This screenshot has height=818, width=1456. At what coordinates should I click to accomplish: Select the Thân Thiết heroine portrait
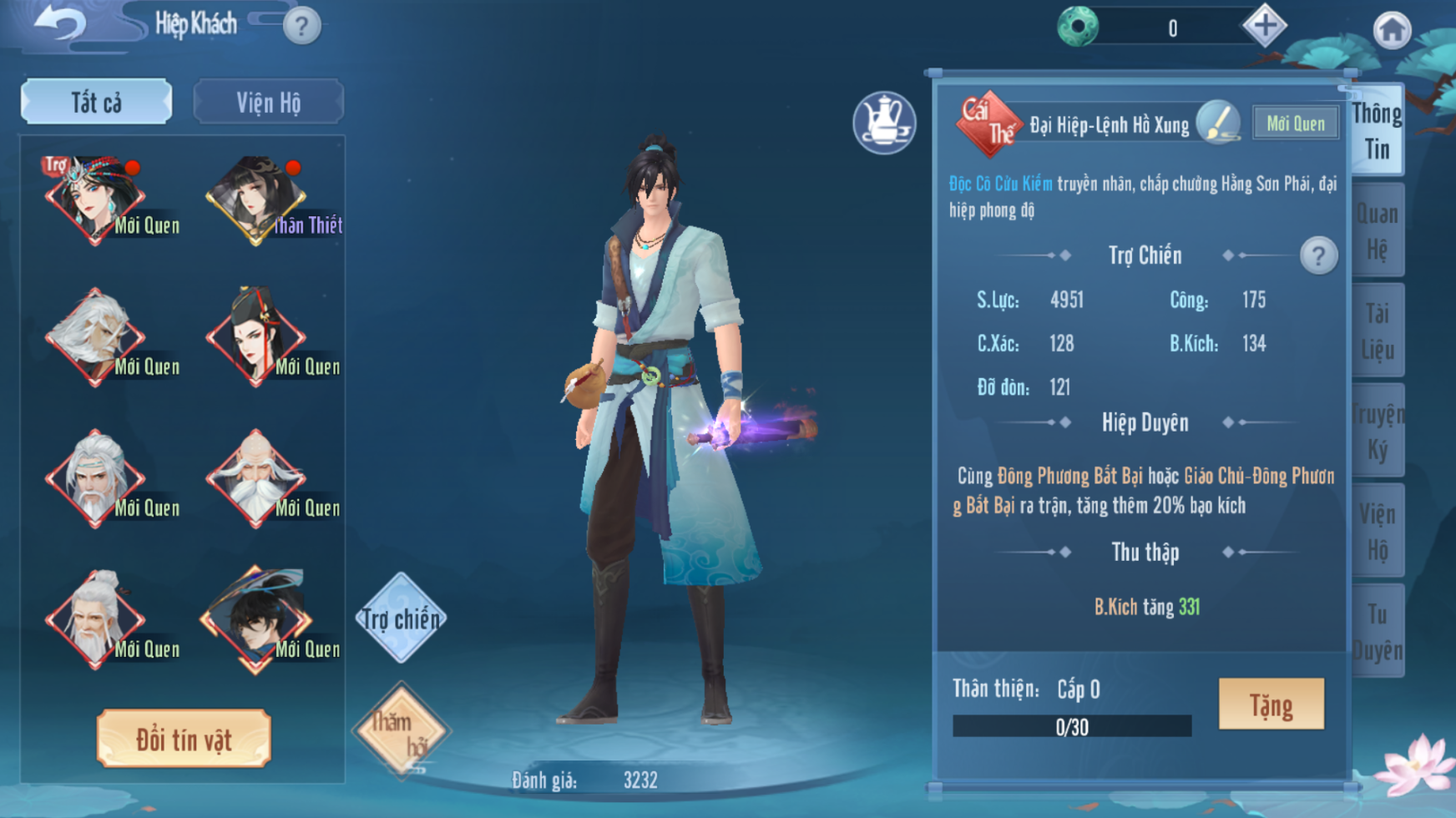255,200
